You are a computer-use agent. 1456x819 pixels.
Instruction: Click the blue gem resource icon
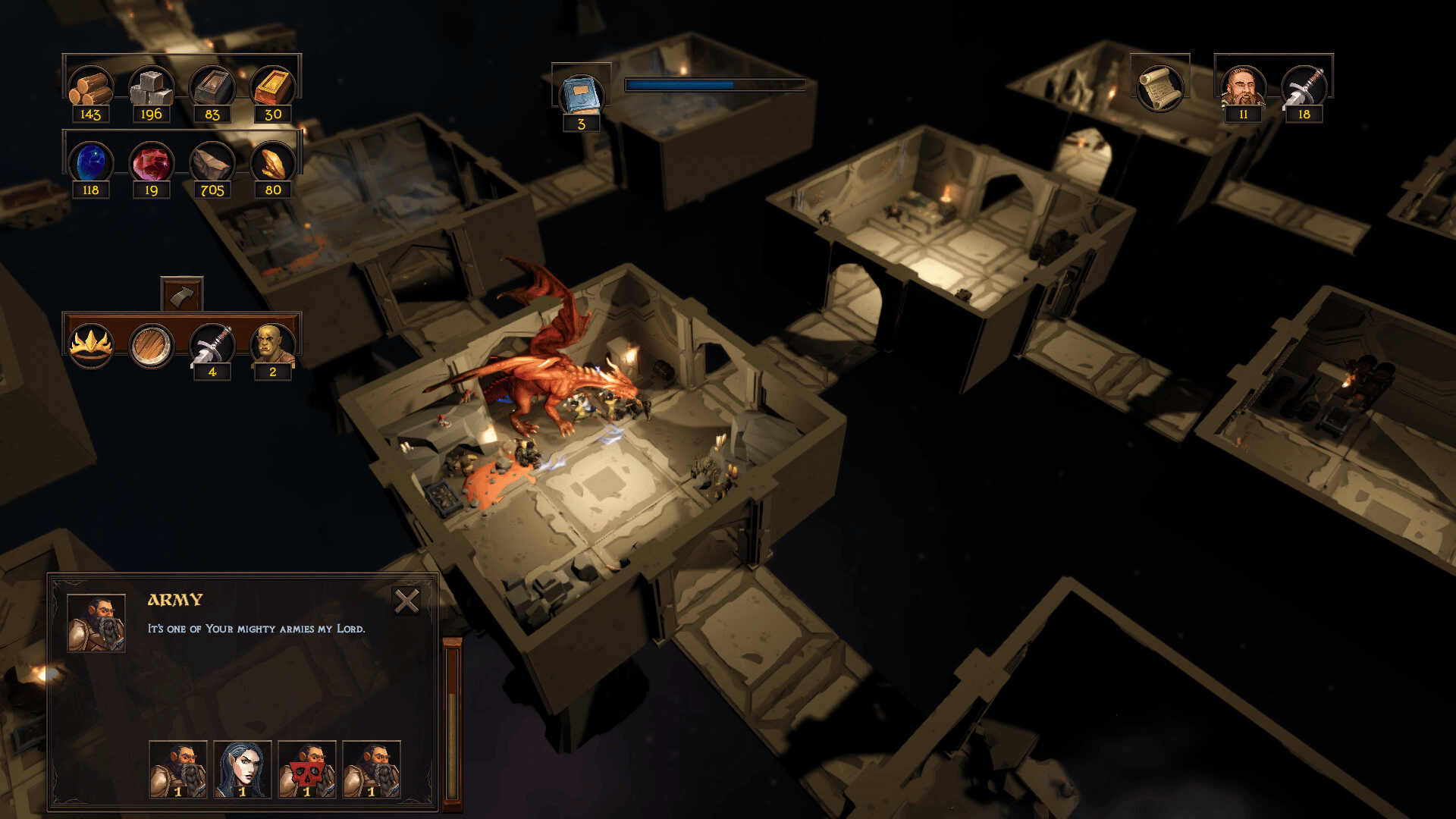pos(91,162)
